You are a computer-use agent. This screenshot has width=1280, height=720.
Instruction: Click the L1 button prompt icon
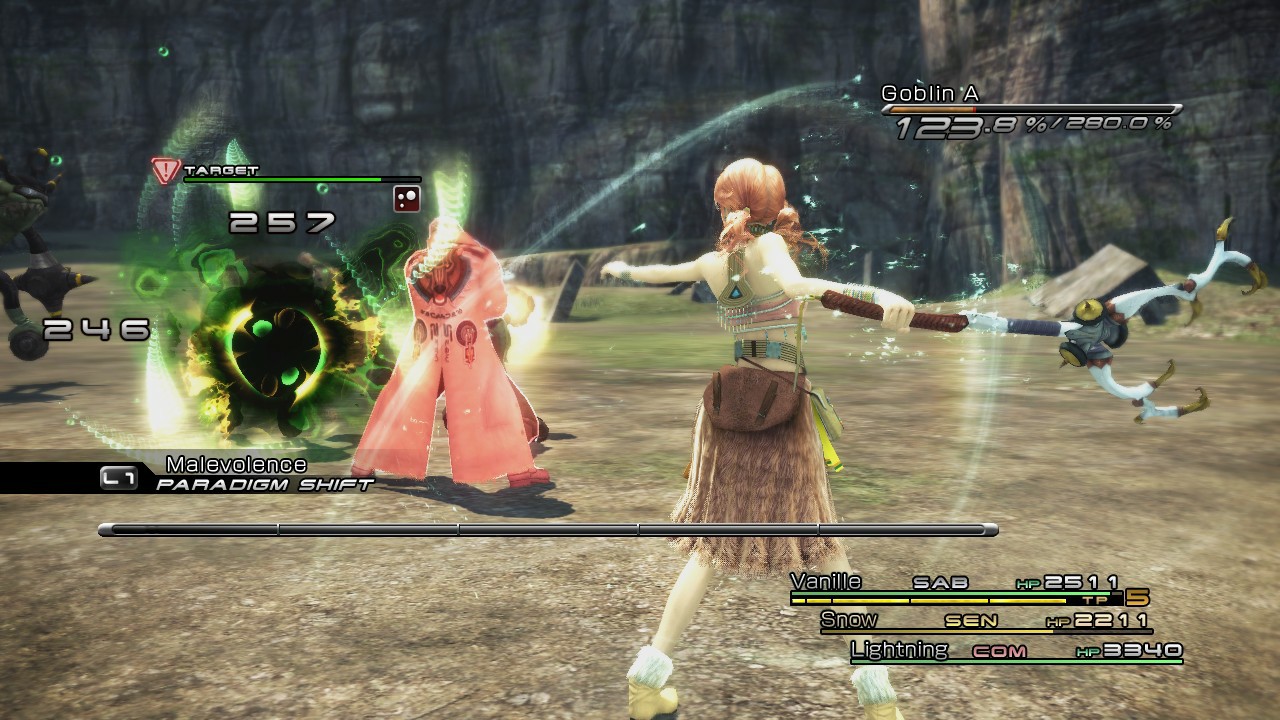(x=119, y=479)
